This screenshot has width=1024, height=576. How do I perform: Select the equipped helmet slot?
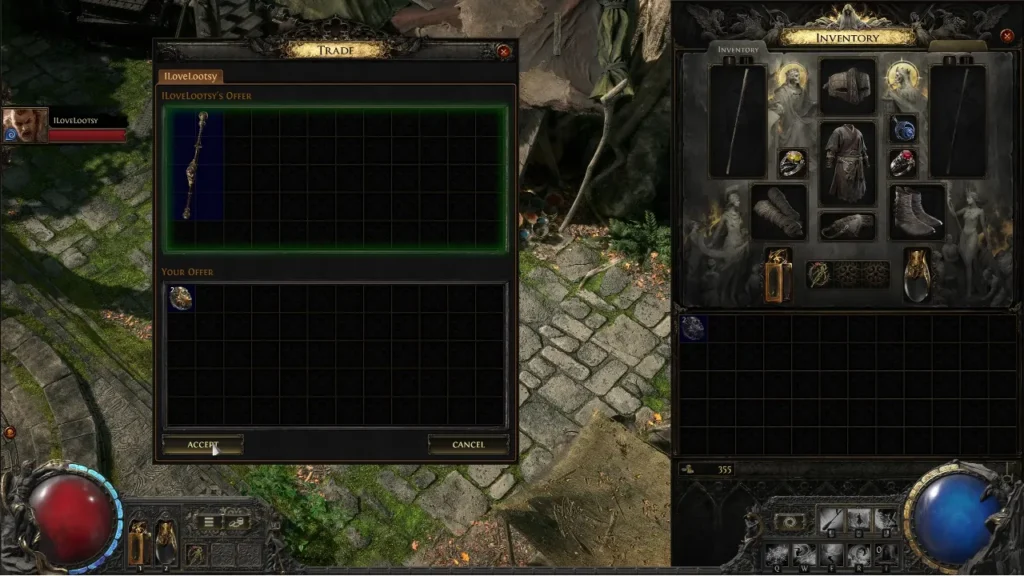pyautogui.click(x=848, y=87)
